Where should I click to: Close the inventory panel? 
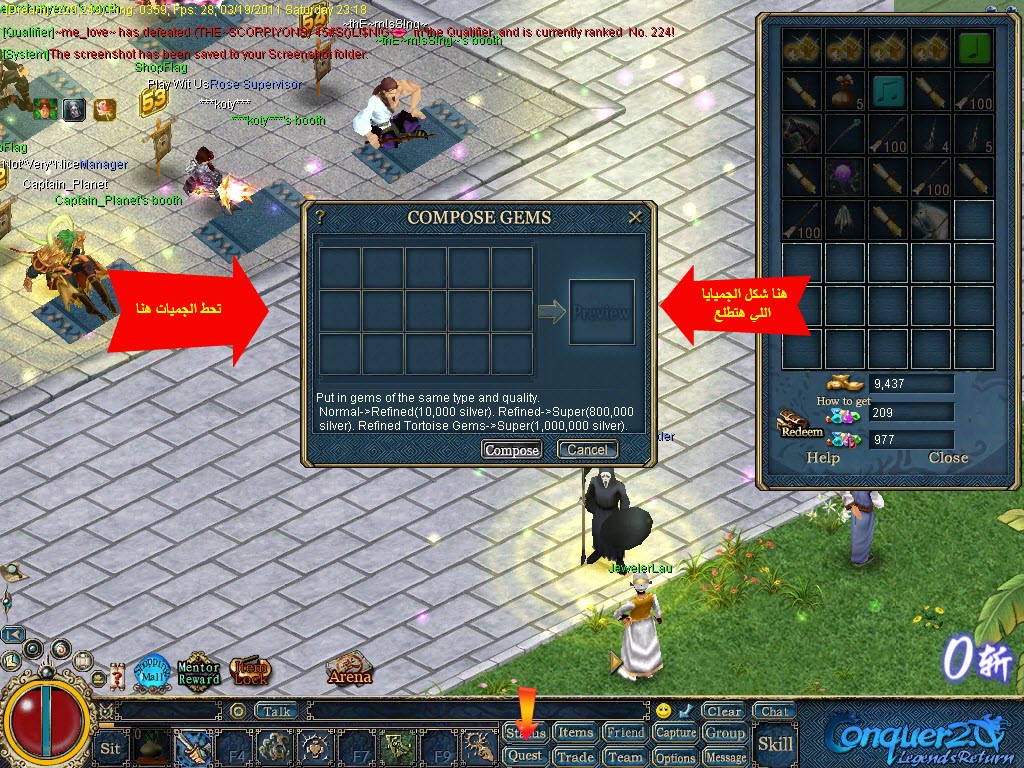(x=947, y=458)
